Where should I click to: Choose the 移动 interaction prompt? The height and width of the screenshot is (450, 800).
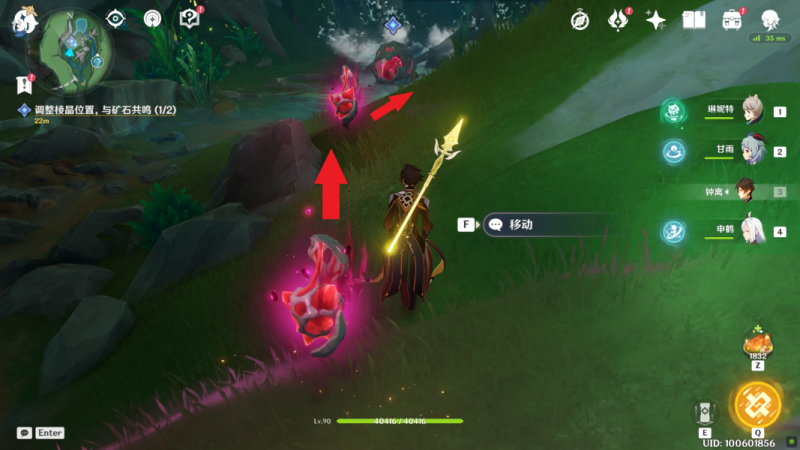540,225
